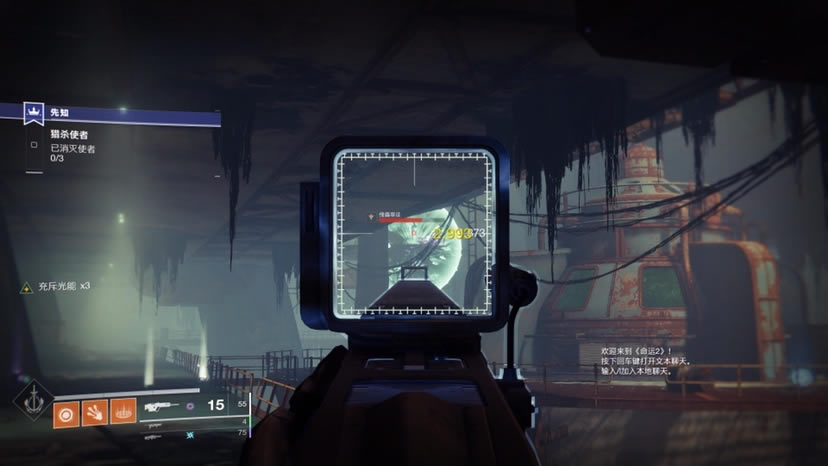
Task: Activate the orange melee hand ability
Action: (x=95, y=410)
